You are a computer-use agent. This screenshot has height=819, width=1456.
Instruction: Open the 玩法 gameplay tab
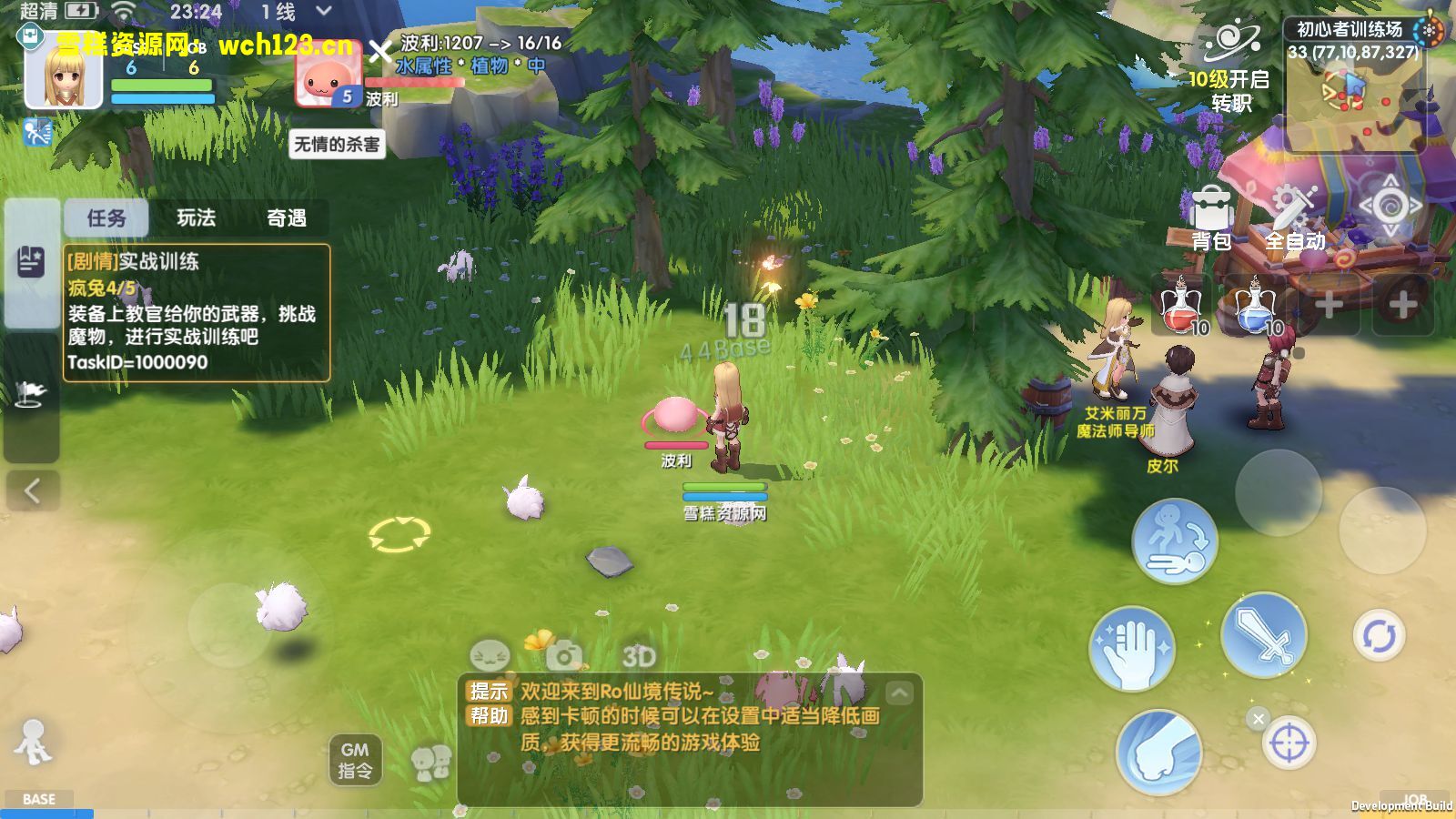point(197,218)
